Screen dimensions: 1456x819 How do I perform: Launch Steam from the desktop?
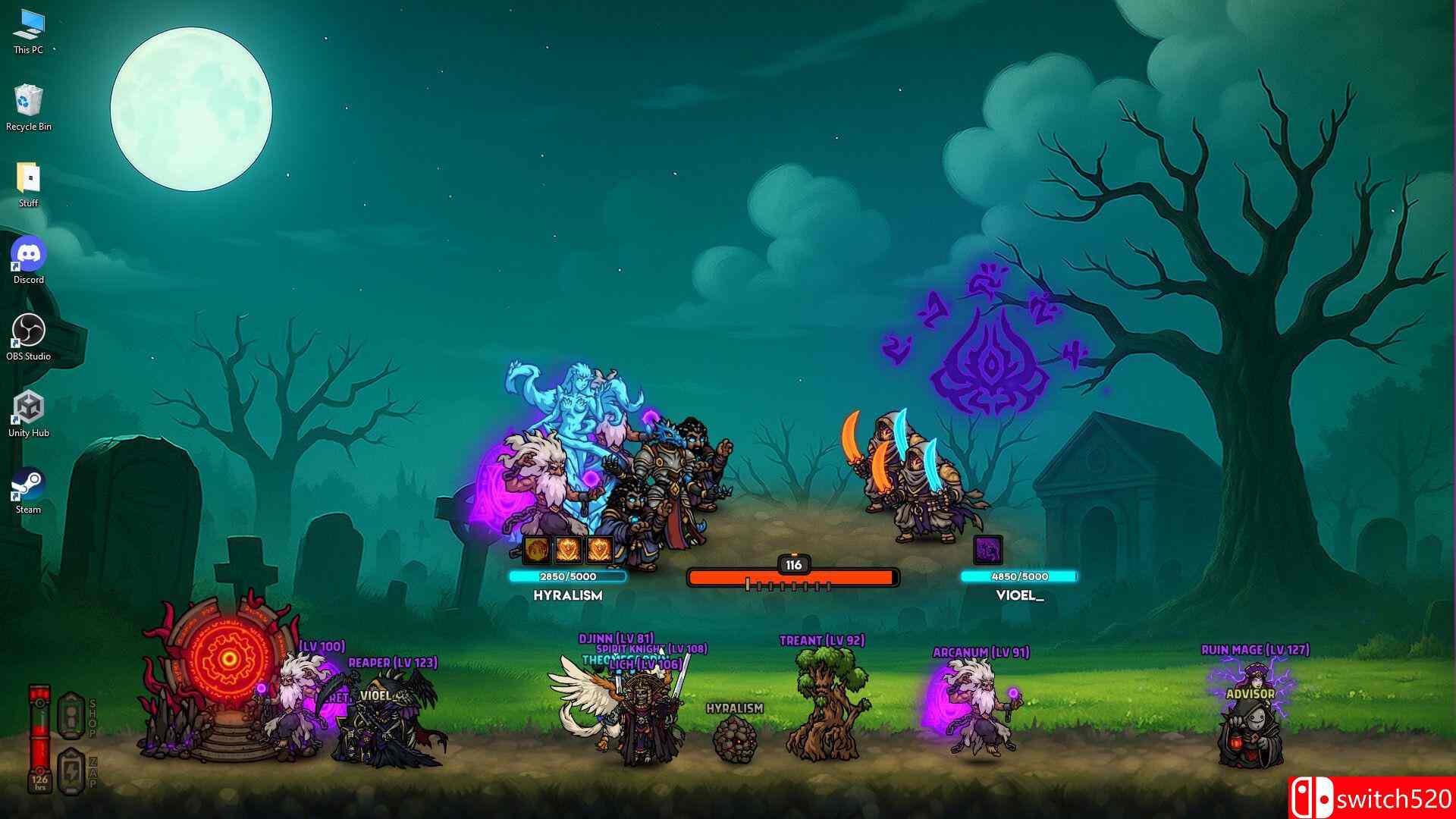coord(29,478)
